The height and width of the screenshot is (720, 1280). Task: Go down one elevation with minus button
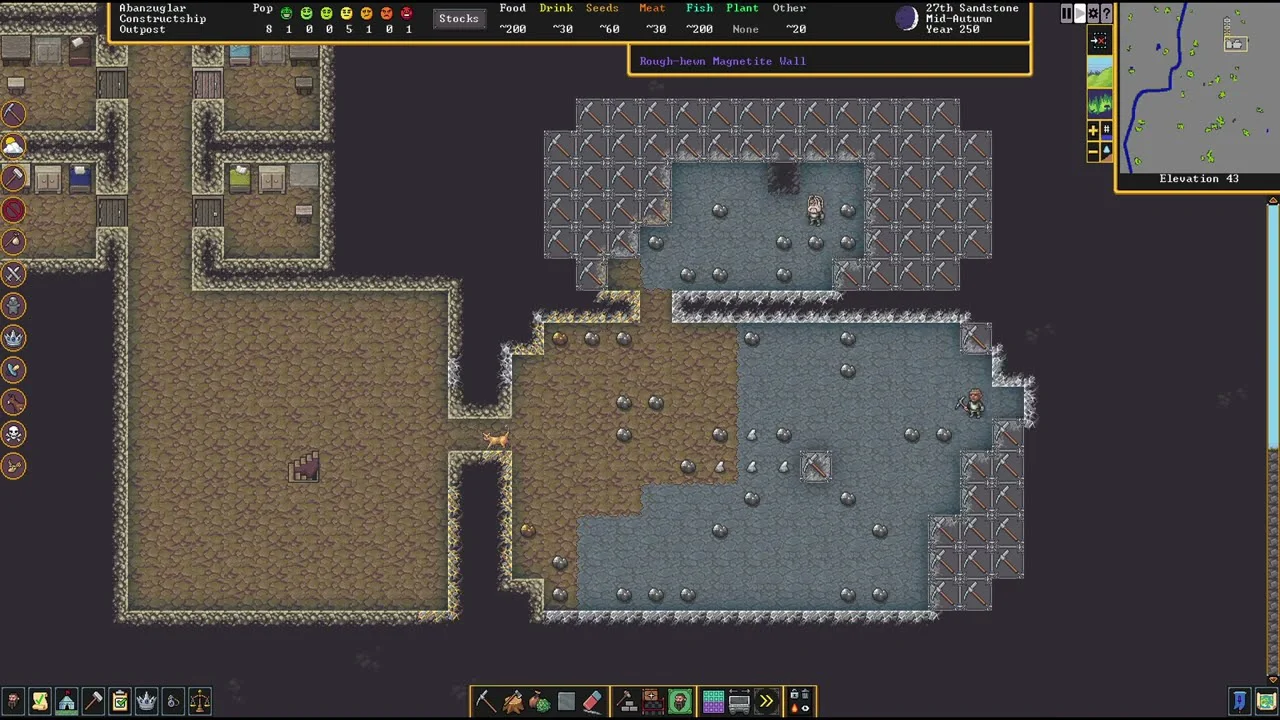(1093, 151)
